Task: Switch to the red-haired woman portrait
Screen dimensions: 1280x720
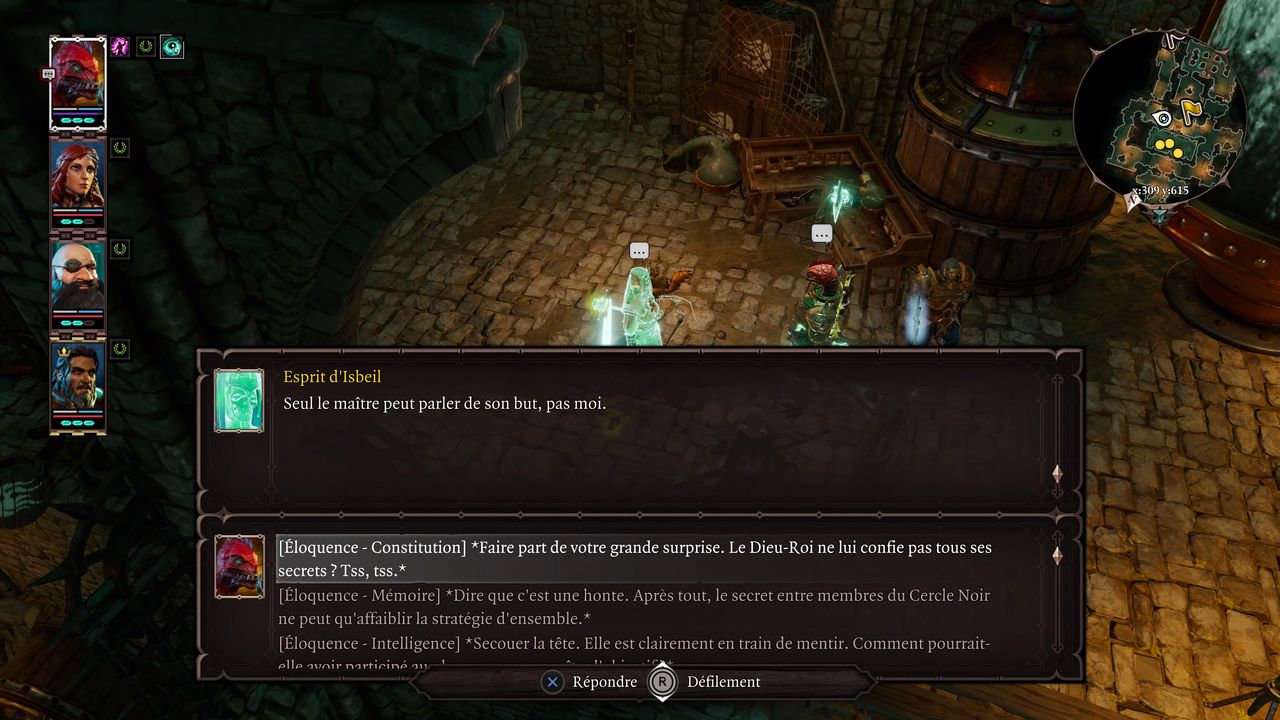Action: [78, 178]
